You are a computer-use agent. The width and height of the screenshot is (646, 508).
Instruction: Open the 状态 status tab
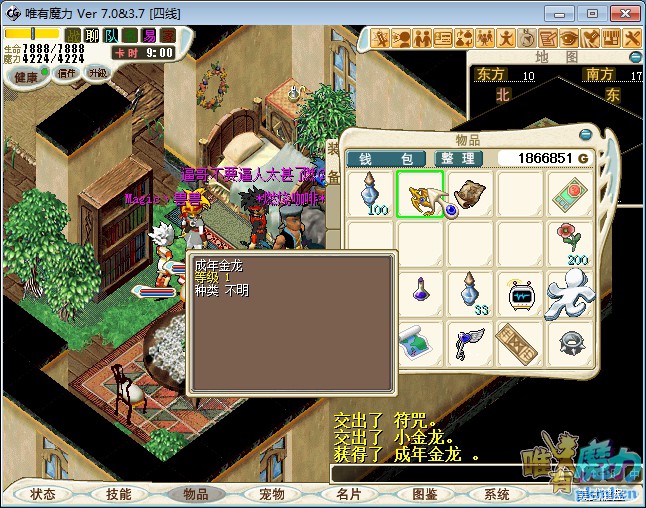pyautogui.click(x=43, y=494)
